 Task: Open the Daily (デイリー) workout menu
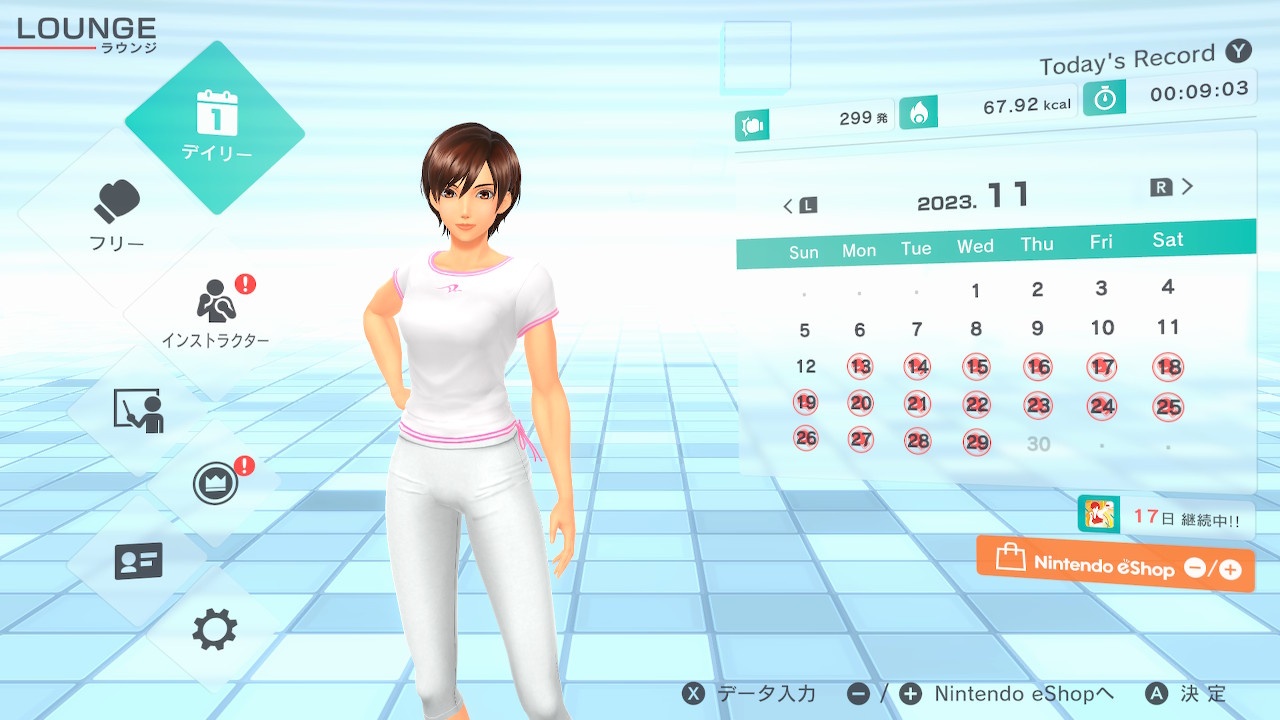tap(215, 127)
